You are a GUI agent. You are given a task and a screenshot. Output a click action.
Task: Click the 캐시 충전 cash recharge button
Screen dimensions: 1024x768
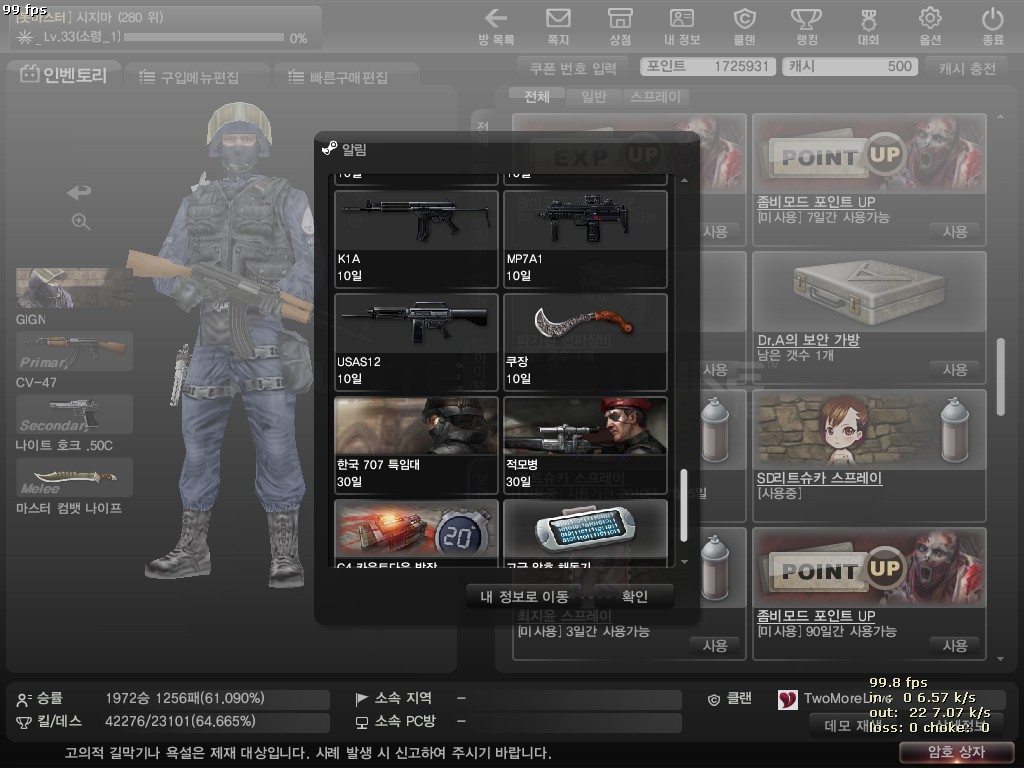point(967,67)
